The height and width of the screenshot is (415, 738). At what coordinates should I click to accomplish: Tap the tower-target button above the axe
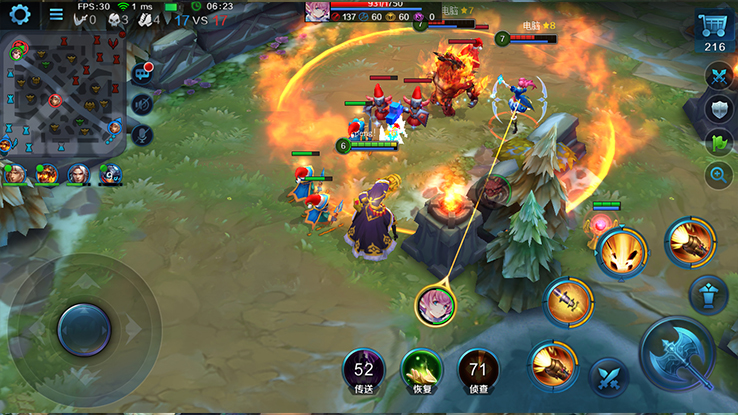[x=708, y=294]
